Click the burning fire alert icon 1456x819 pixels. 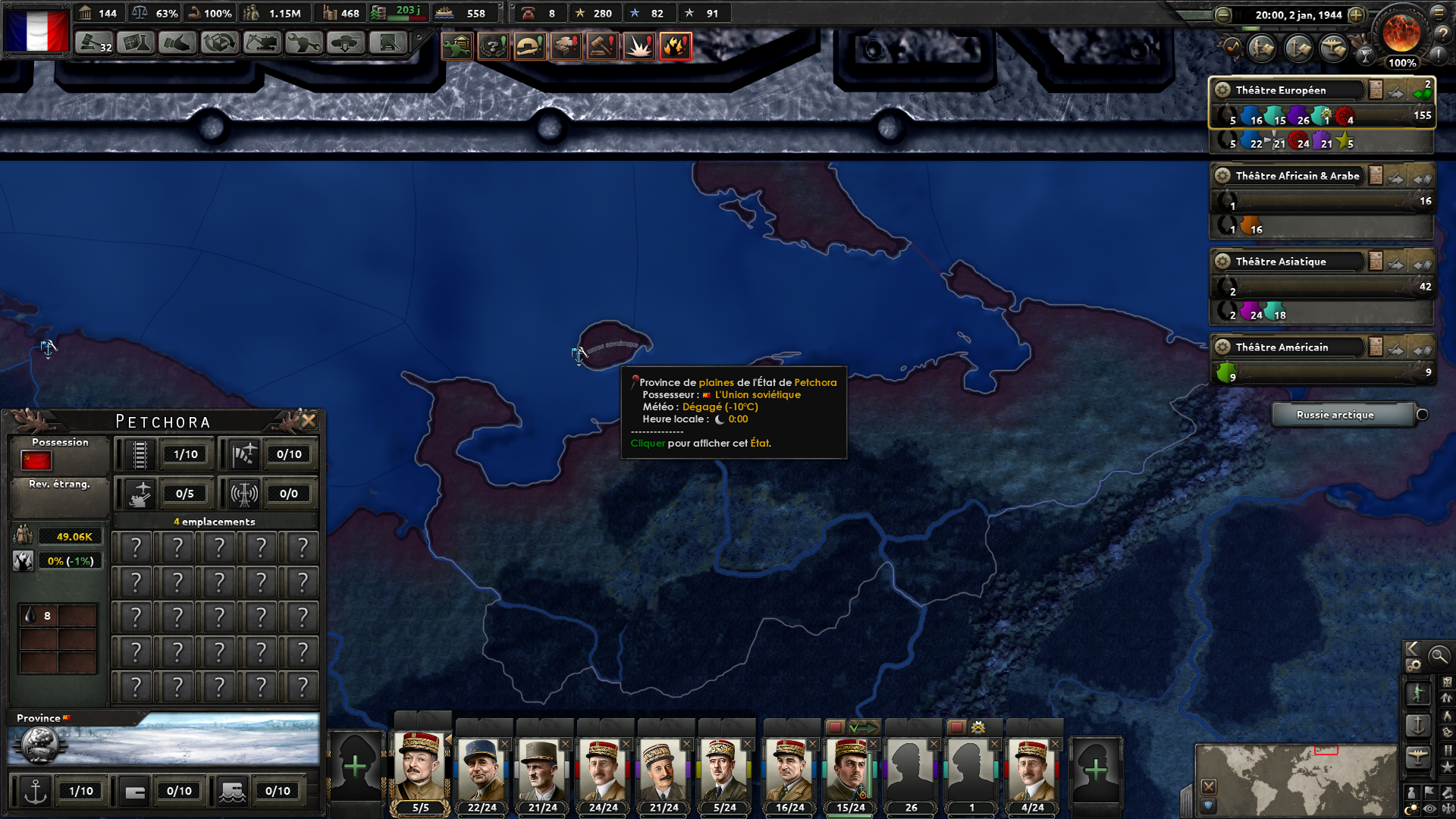[676, 46]
